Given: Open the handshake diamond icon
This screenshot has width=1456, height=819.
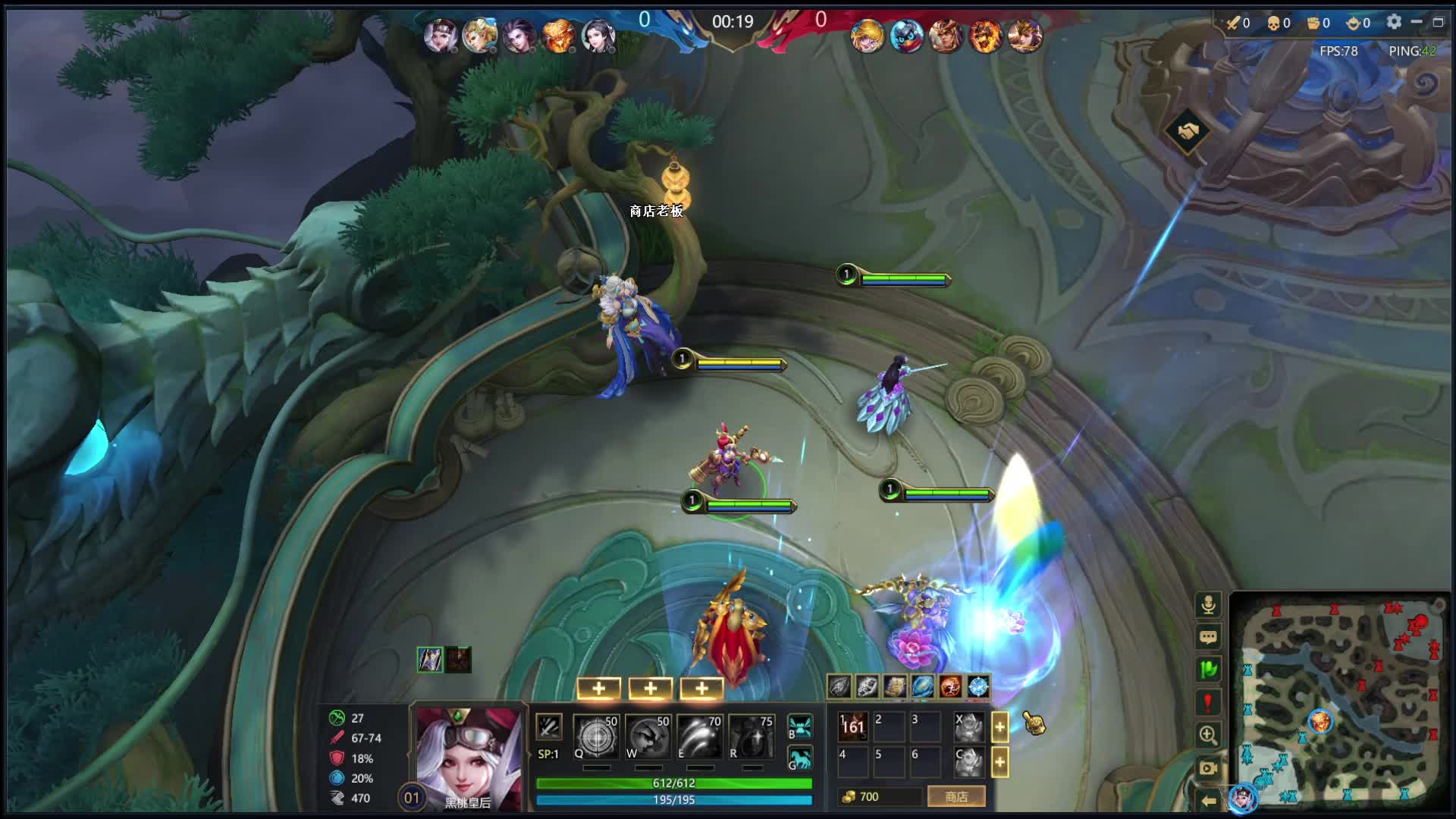Looking at the screenshot, I should click(1188, 131).
